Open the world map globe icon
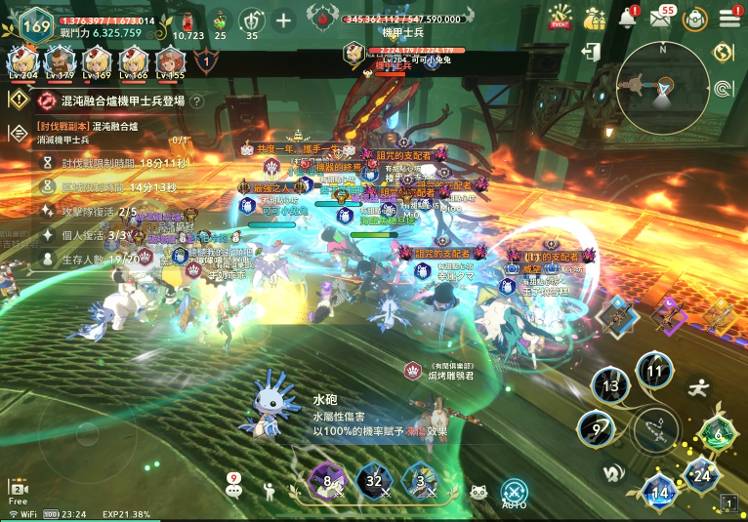This screenshot has width=748, height=522. (x=722, y=52)
